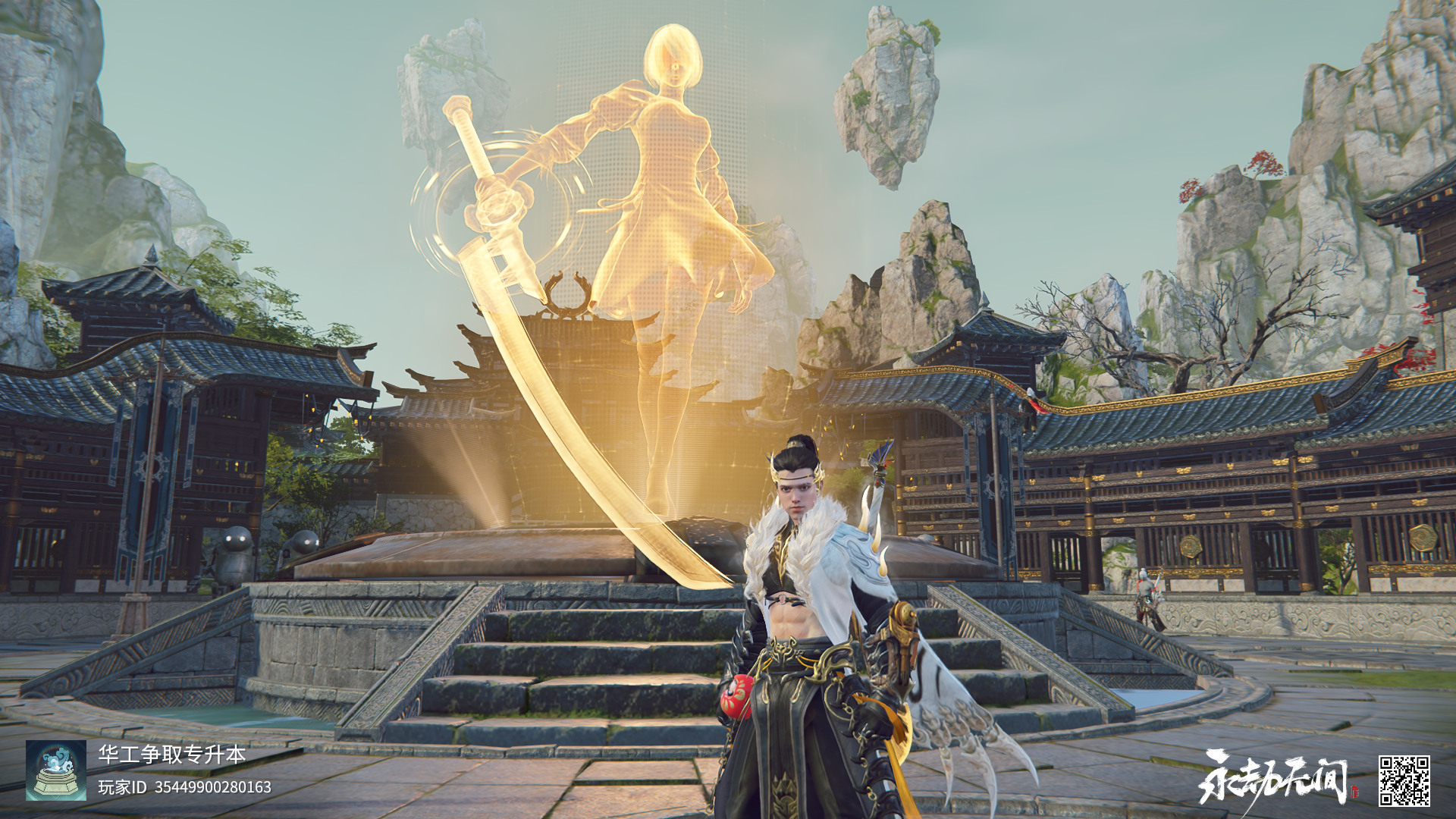Click the player avatar badge

(56, 770)
